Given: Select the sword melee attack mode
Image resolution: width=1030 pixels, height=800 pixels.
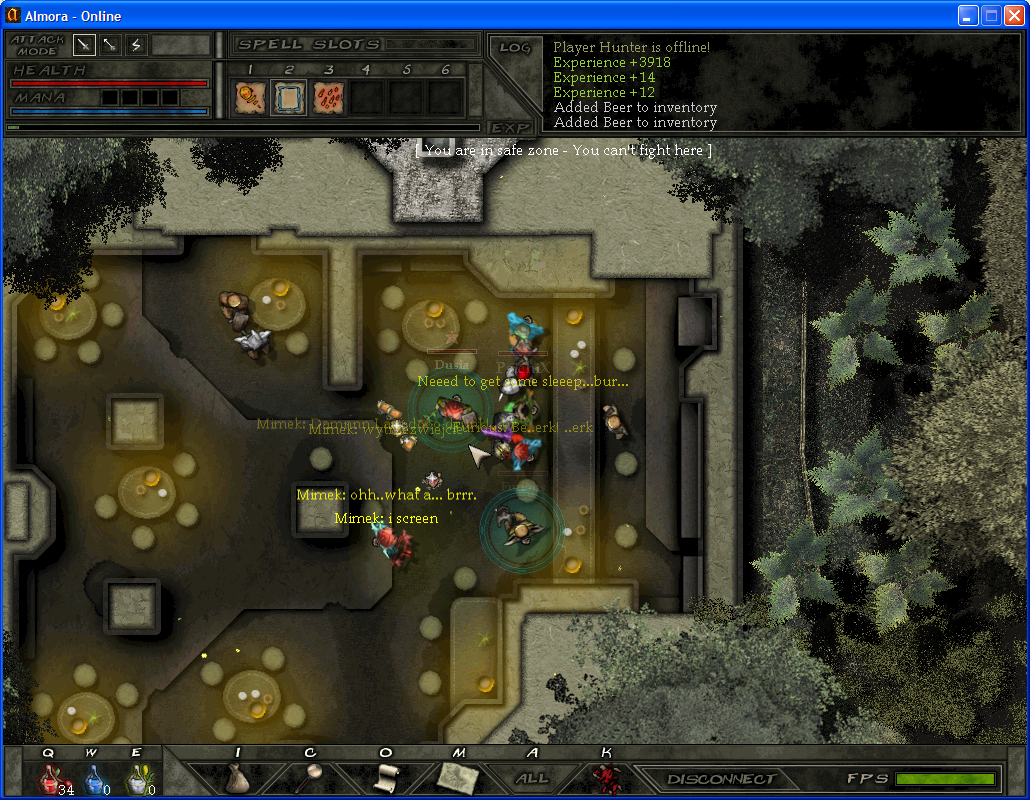Looking at the screenshot, I should point(84,45).
